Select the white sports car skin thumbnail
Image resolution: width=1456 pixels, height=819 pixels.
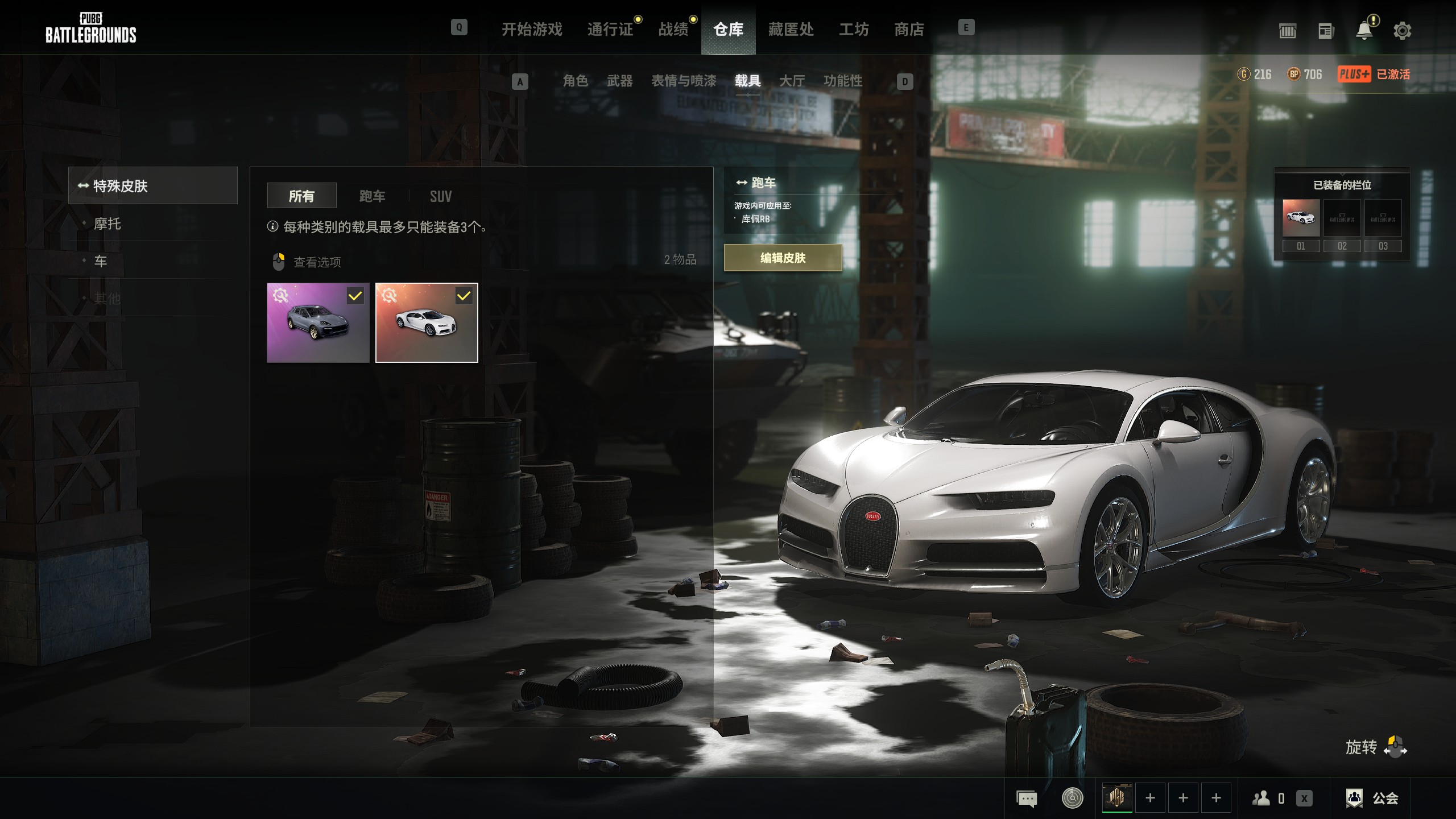point(427,322)
